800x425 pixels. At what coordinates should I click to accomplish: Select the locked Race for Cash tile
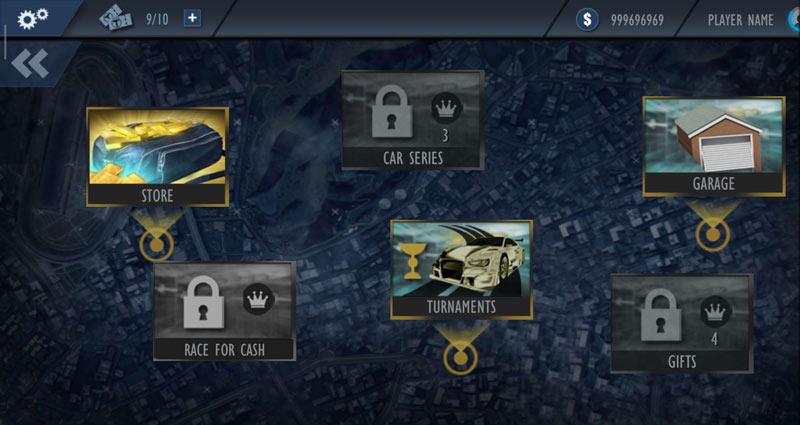tap(224, 310)
